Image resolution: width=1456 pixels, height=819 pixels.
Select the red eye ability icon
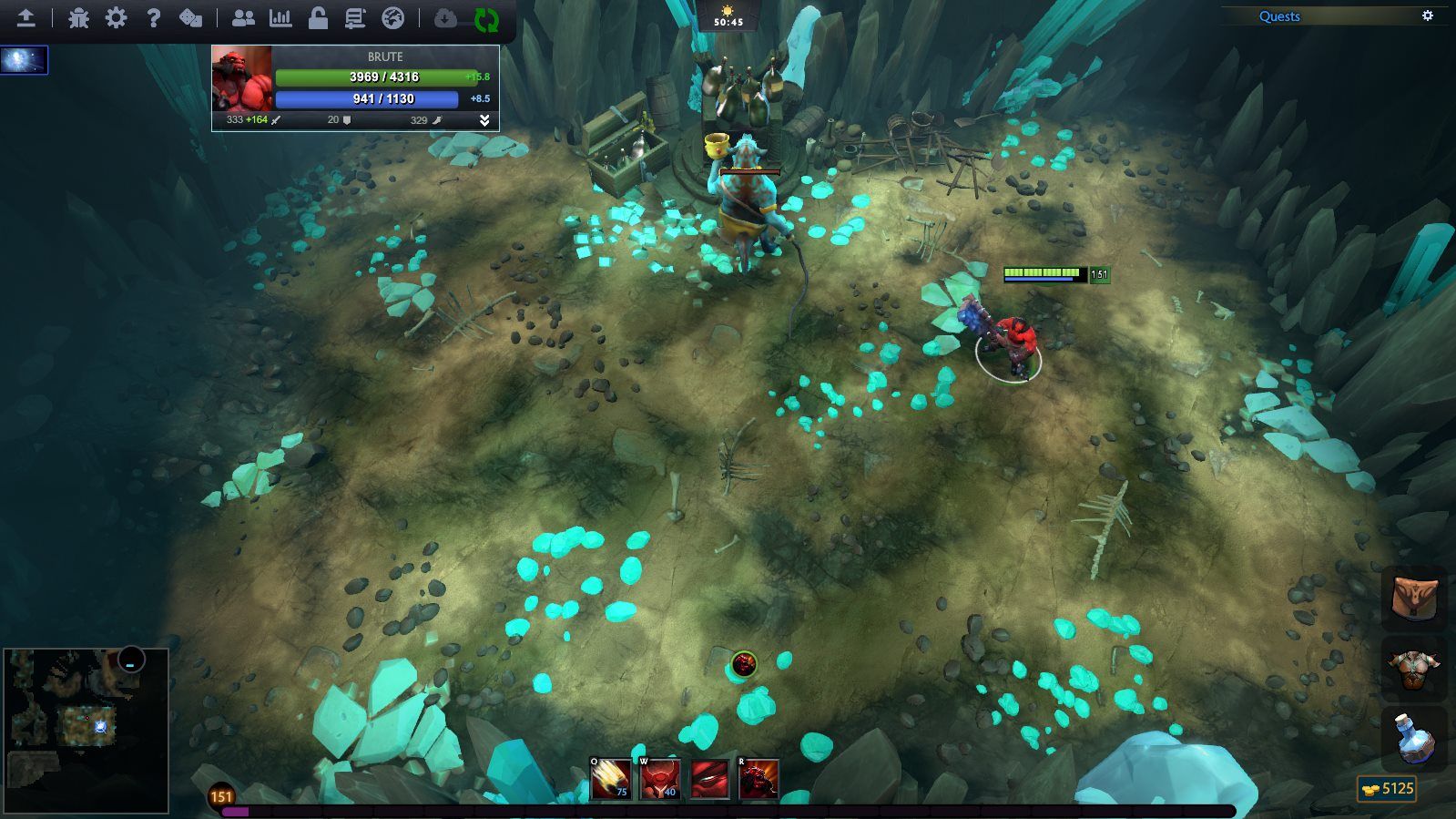pyautogui.click(x=709, y=779)
